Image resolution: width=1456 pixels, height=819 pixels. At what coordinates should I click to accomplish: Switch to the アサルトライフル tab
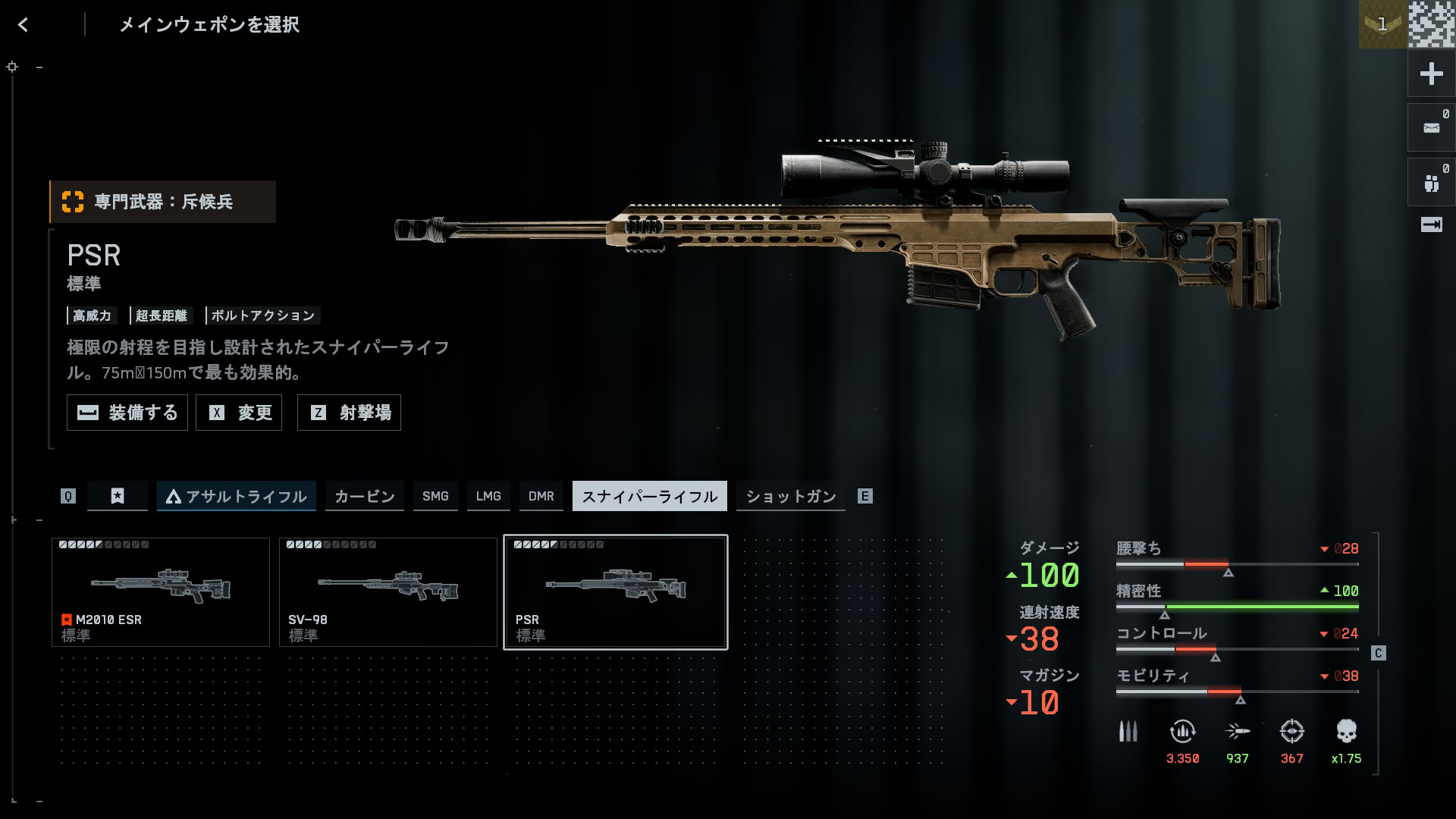coord(237,496)
